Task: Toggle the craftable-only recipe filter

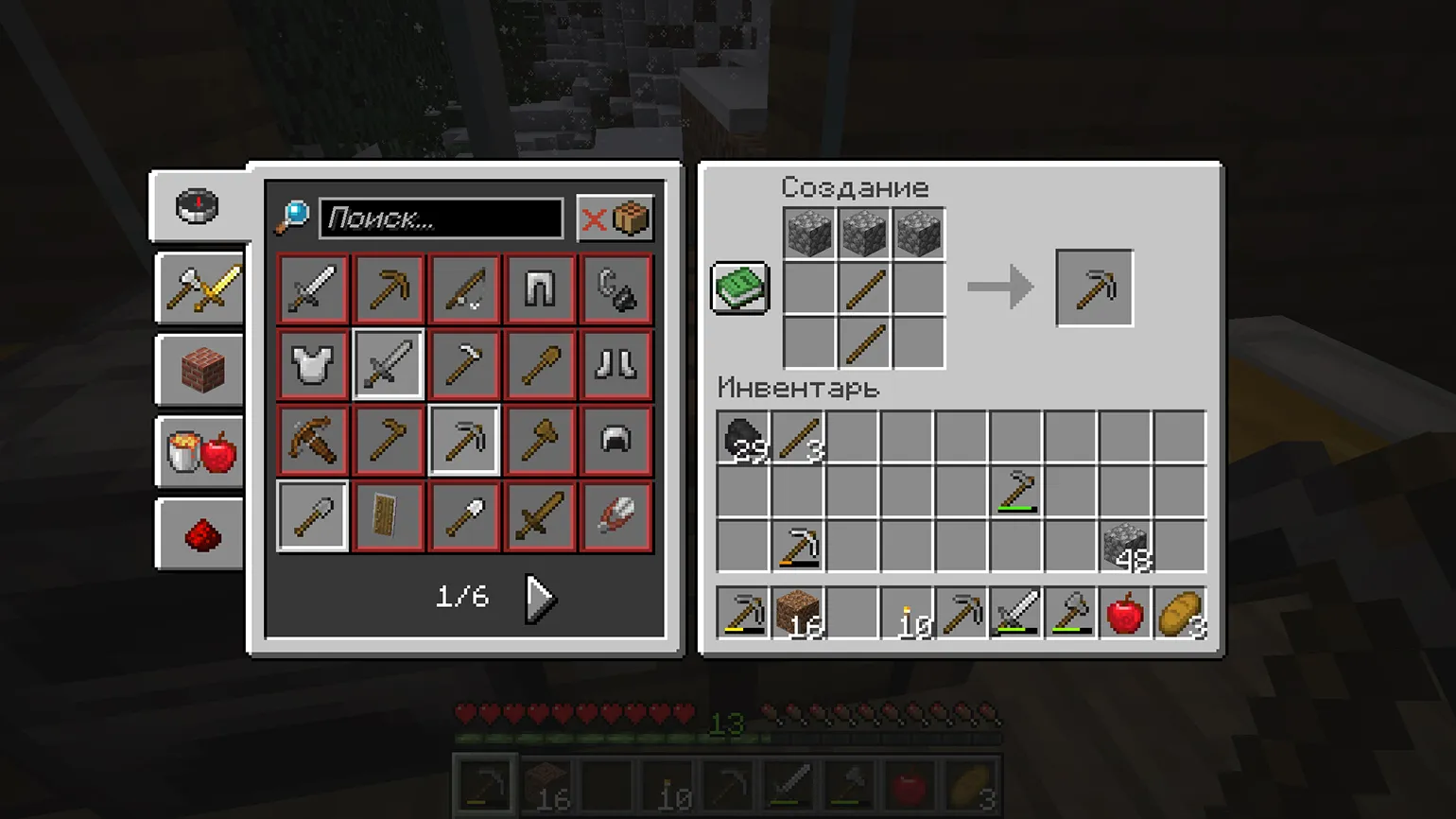Action: (615, 218)
